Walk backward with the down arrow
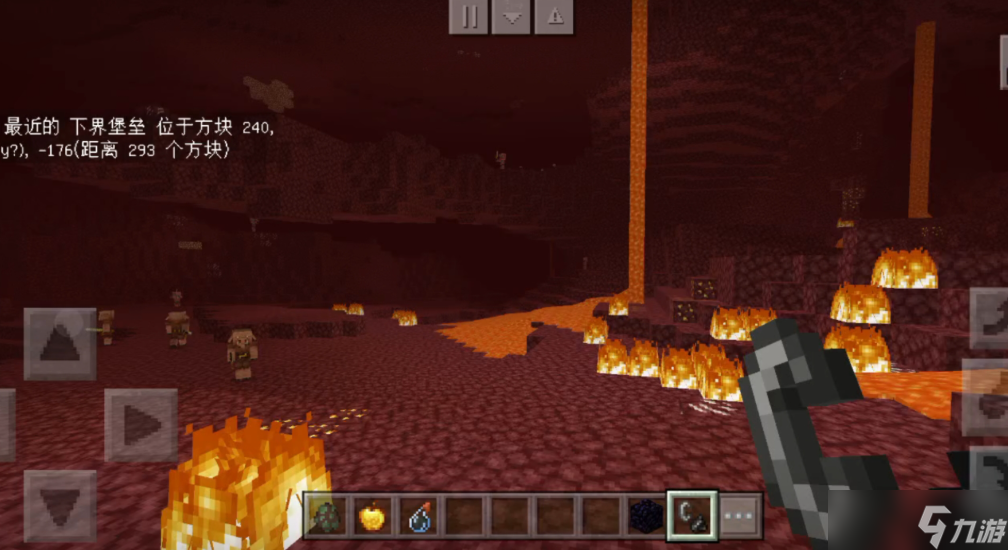 (60, 505)
